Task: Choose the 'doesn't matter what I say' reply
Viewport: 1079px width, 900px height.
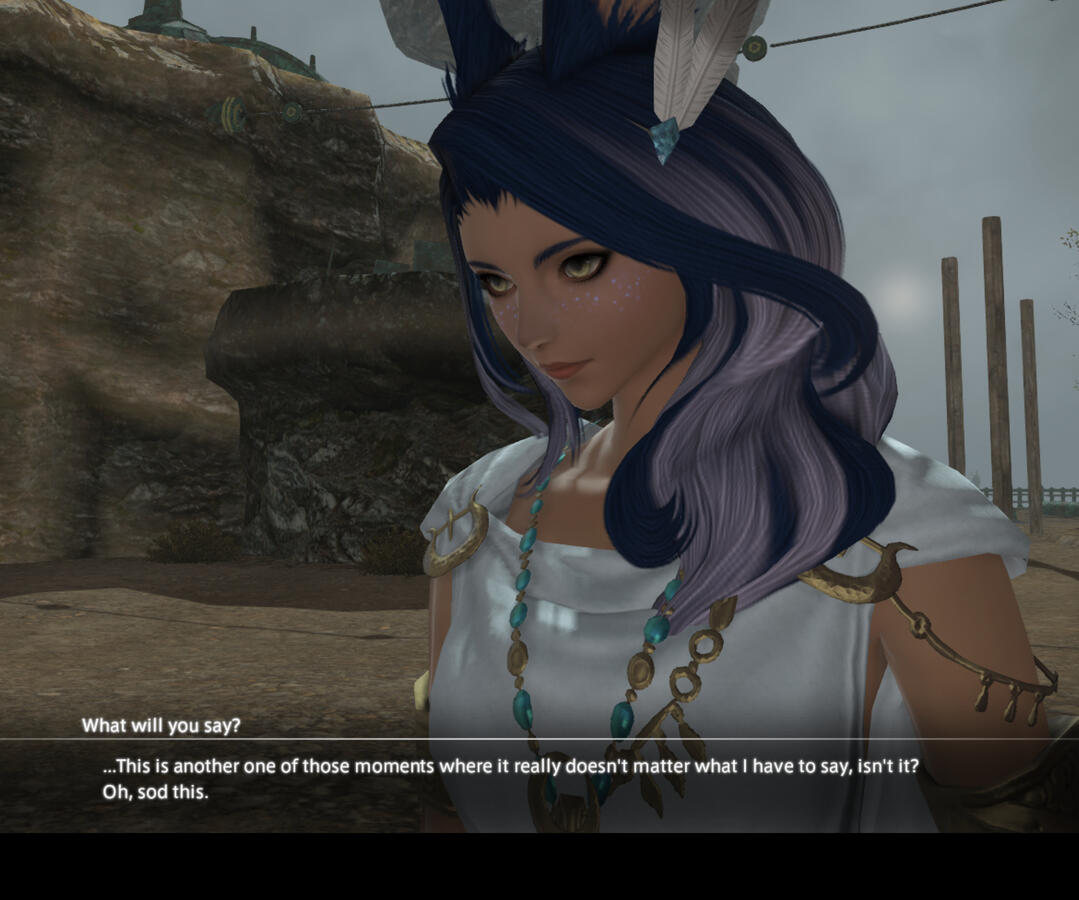Action: tap(510, 768)
